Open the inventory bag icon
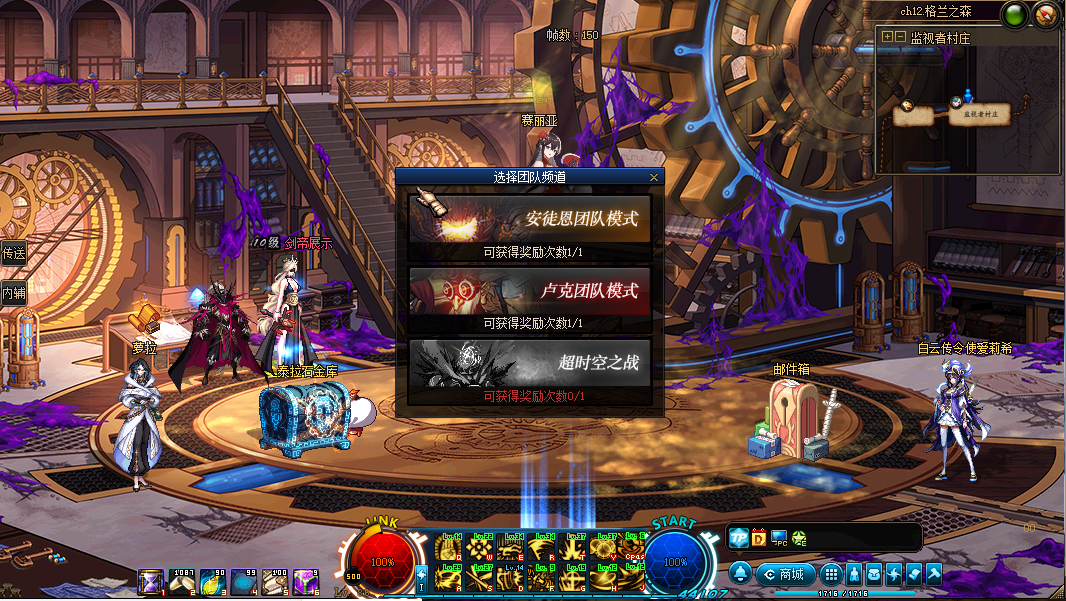 coord(873,574)
